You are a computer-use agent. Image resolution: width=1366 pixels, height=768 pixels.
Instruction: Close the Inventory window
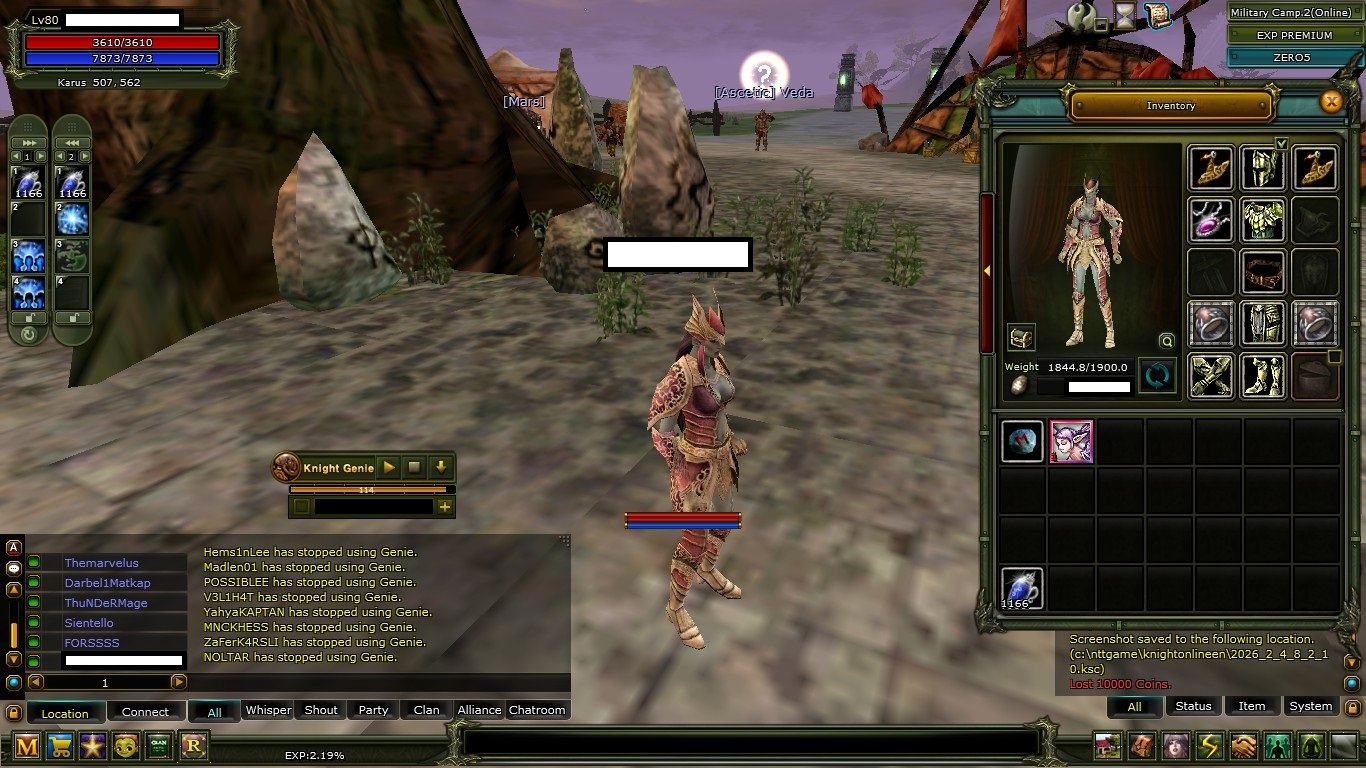1330,101
